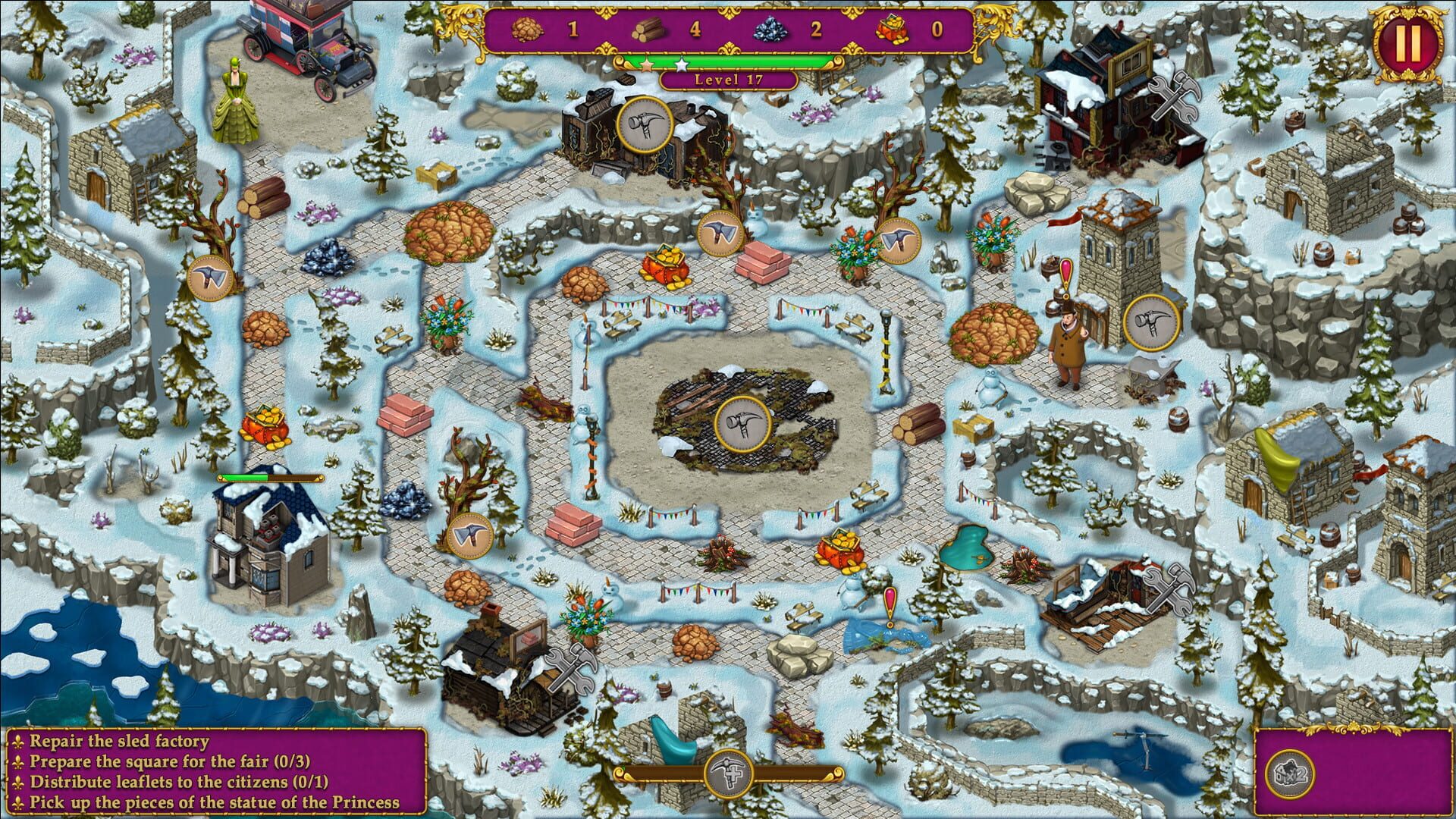
Task: Click the Level 17 label under the progress bar
Action: 730,79
